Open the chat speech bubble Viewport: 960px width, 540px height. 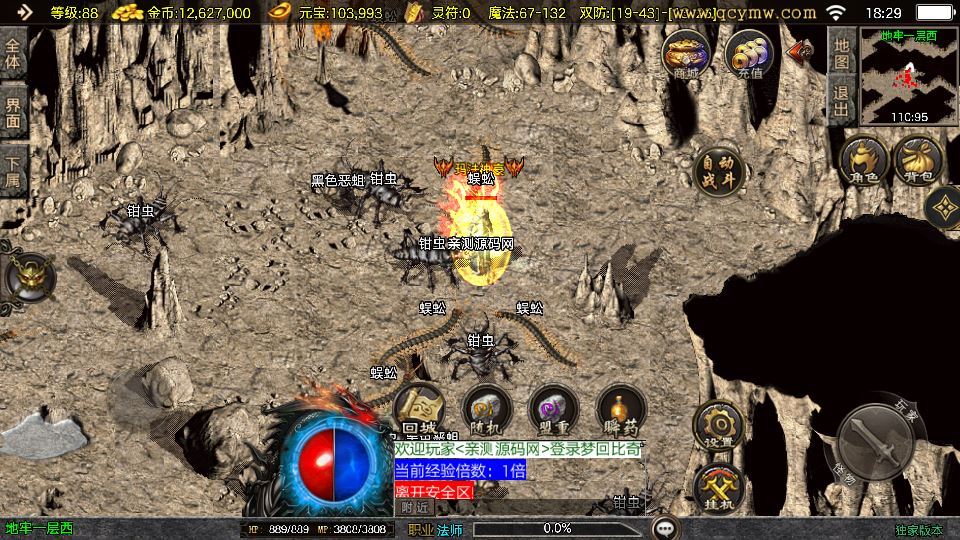(x=665, y=527)
